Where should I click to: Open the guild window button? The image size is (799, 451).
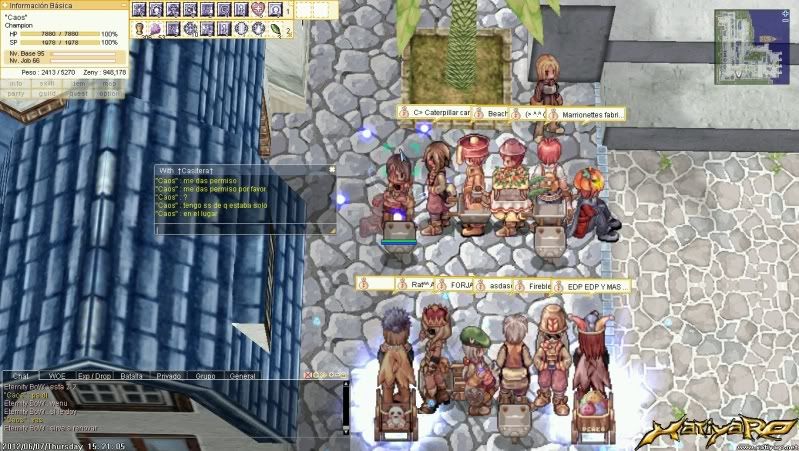click(x=47, y=94)
